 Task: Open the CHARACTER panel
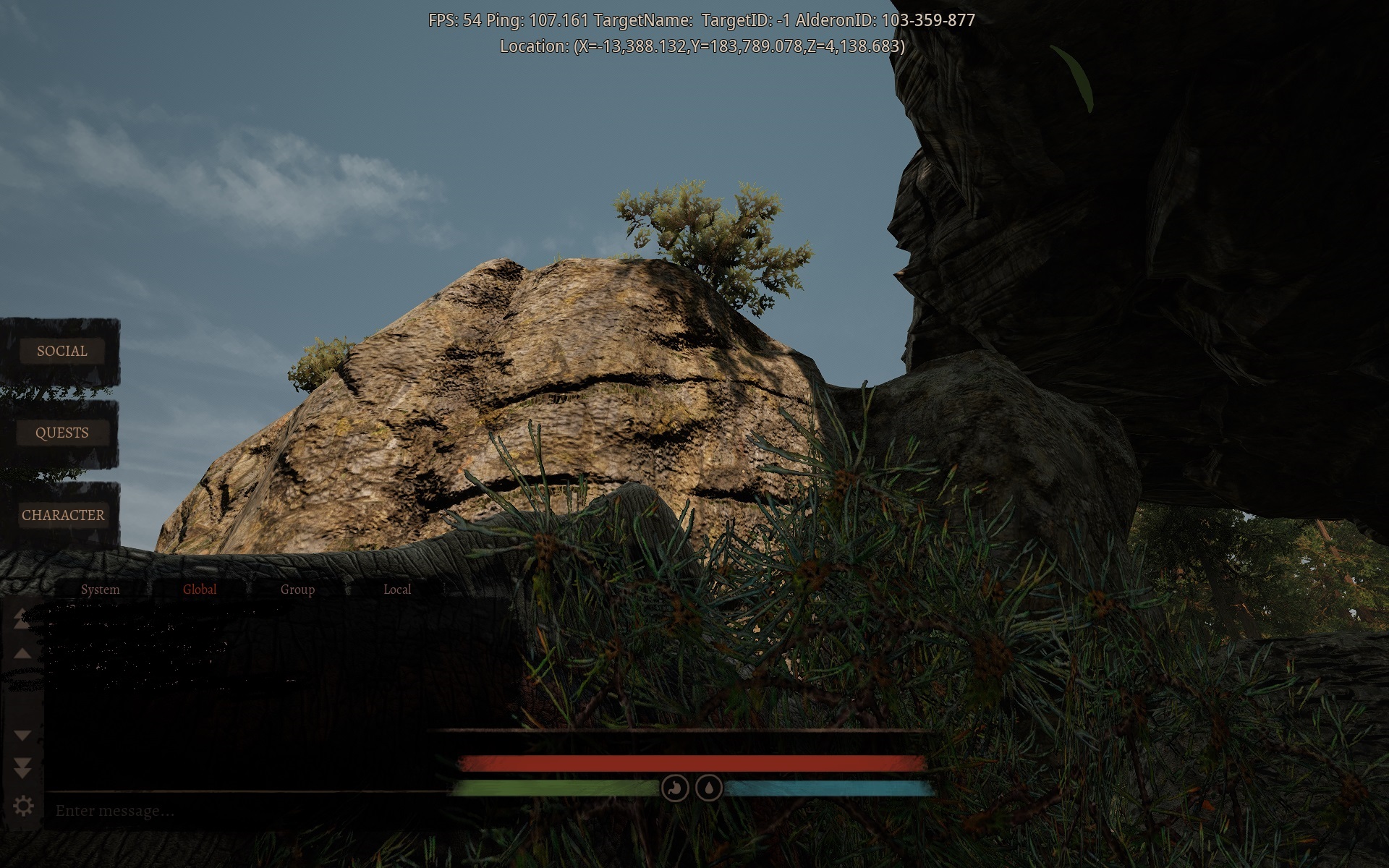(x=64, y=515)
